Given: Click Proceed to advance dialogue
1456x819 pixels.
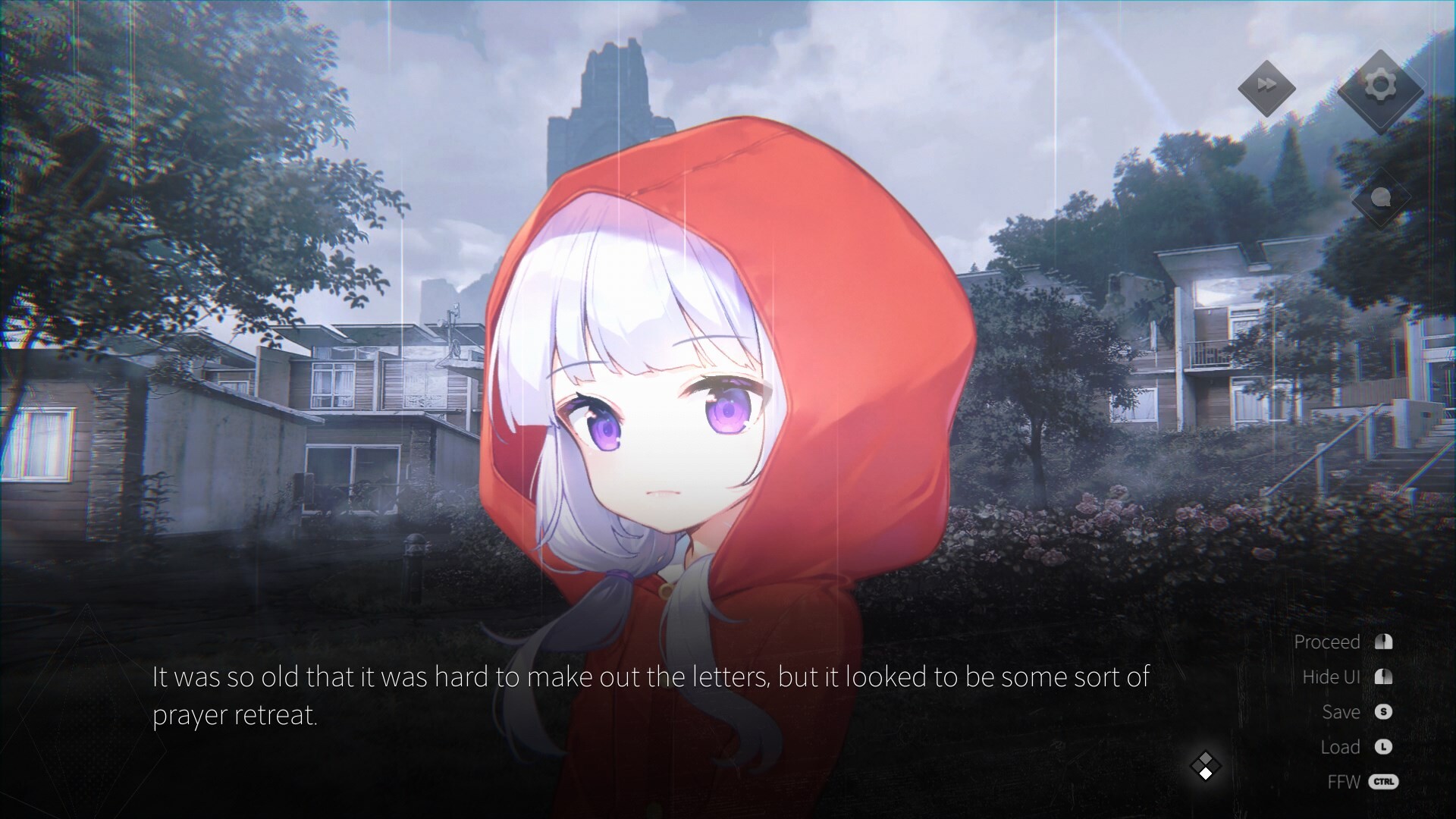Looking at the screenshot, I should click(x=1327, y=642).
